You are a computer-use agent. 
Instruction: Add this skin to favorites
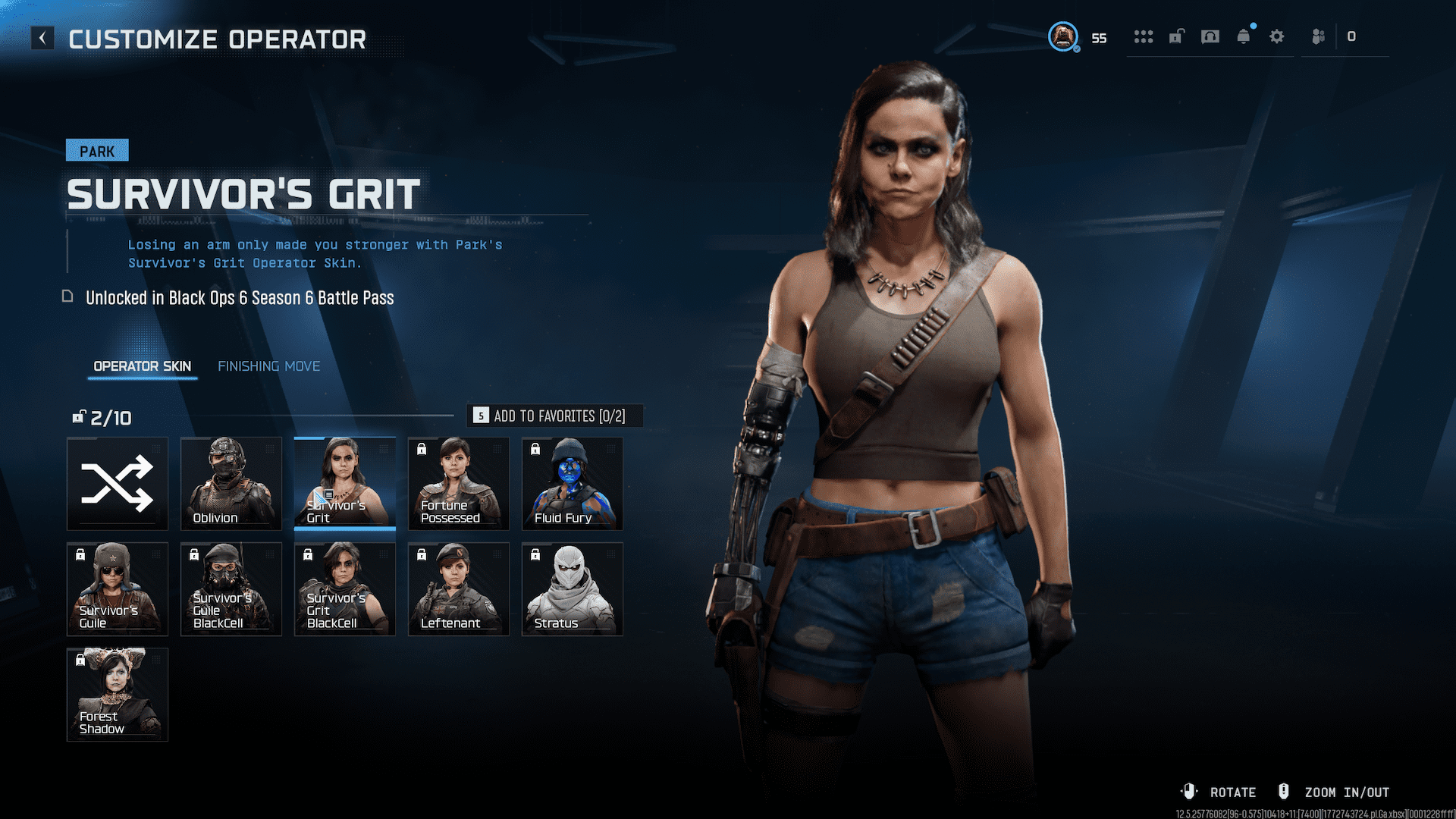click(554, 416)
